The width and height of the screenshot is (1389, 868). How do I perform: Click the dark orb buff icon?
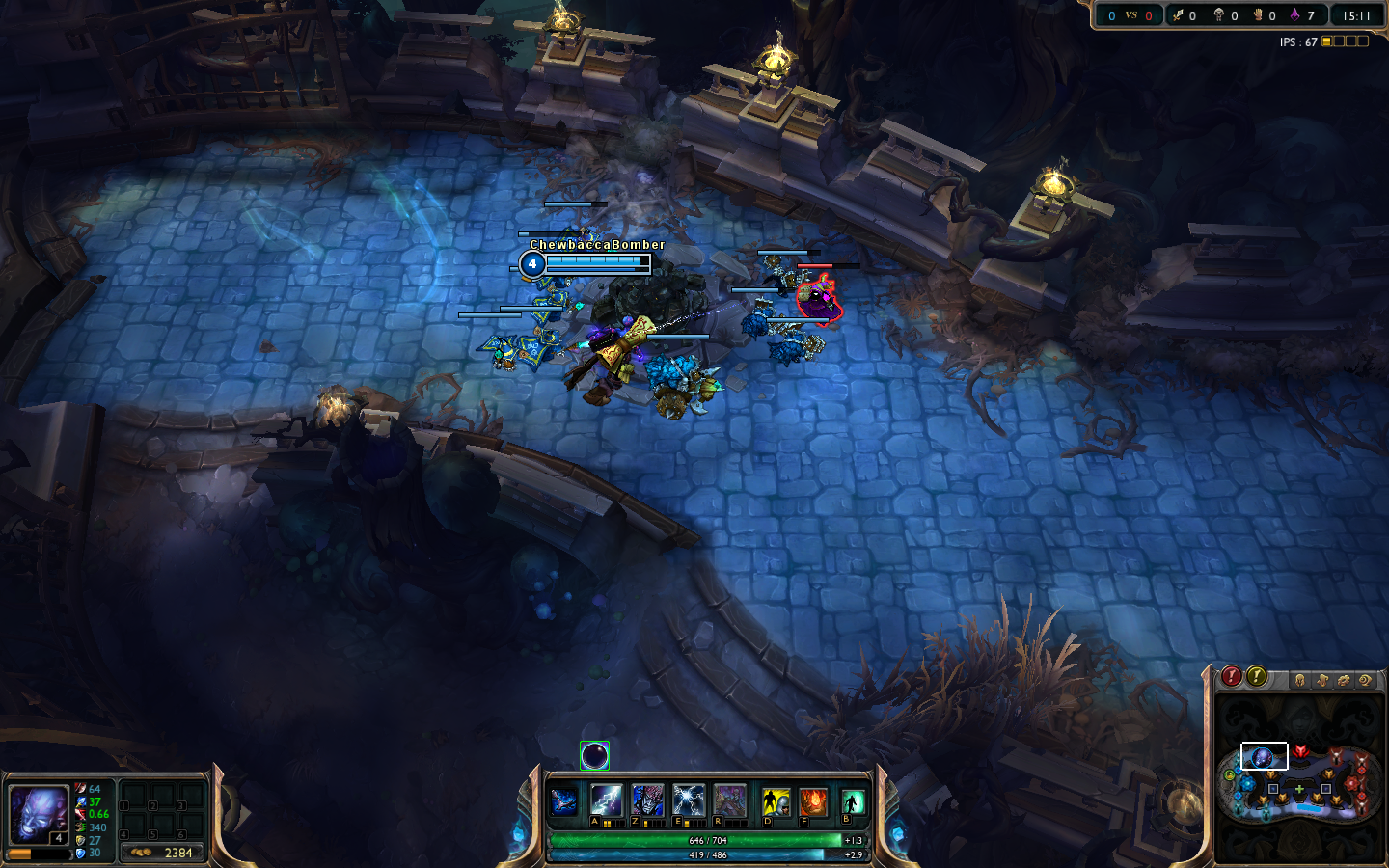point(594,756)
